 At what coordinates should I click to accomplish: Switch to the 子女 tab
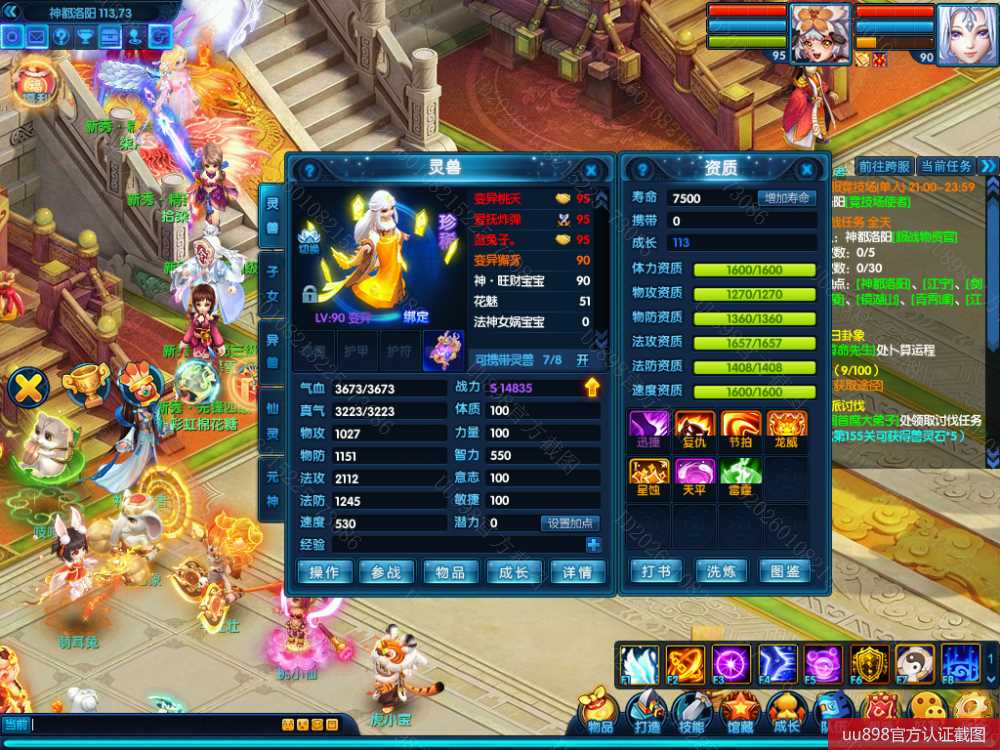click(271, 281)
